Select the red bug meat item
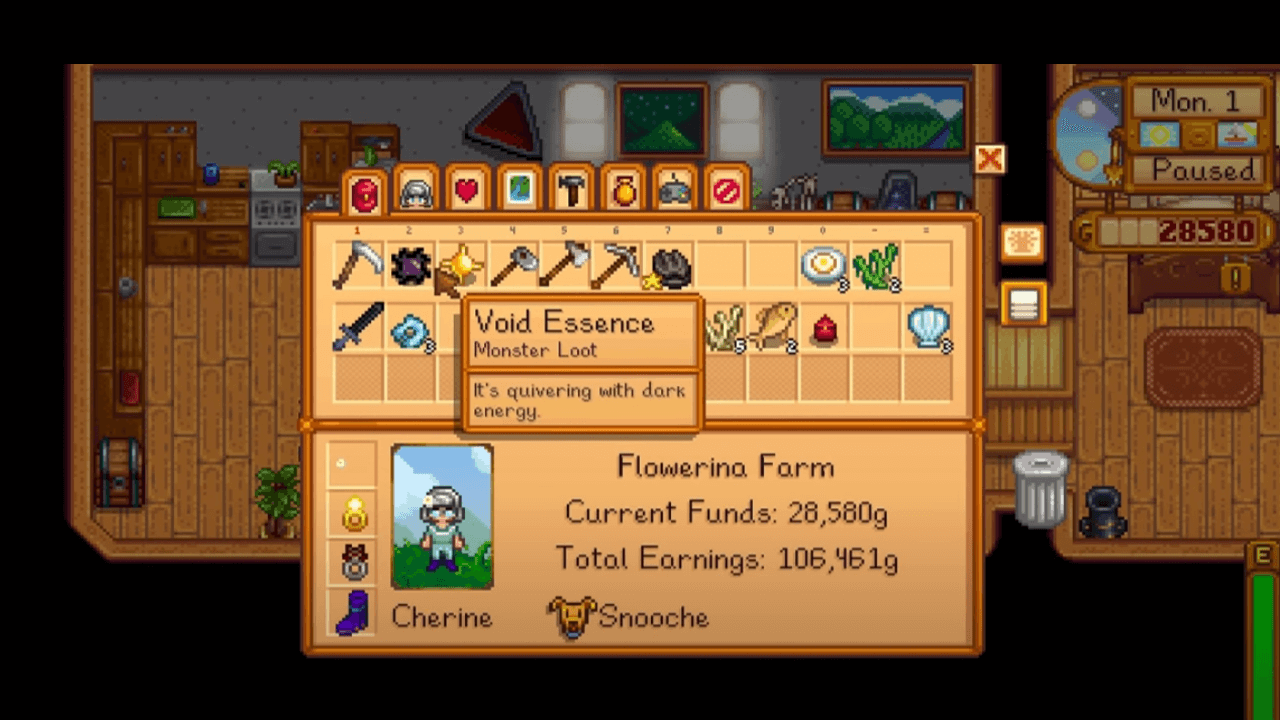 pyautogui.click(x=826, y=330)
